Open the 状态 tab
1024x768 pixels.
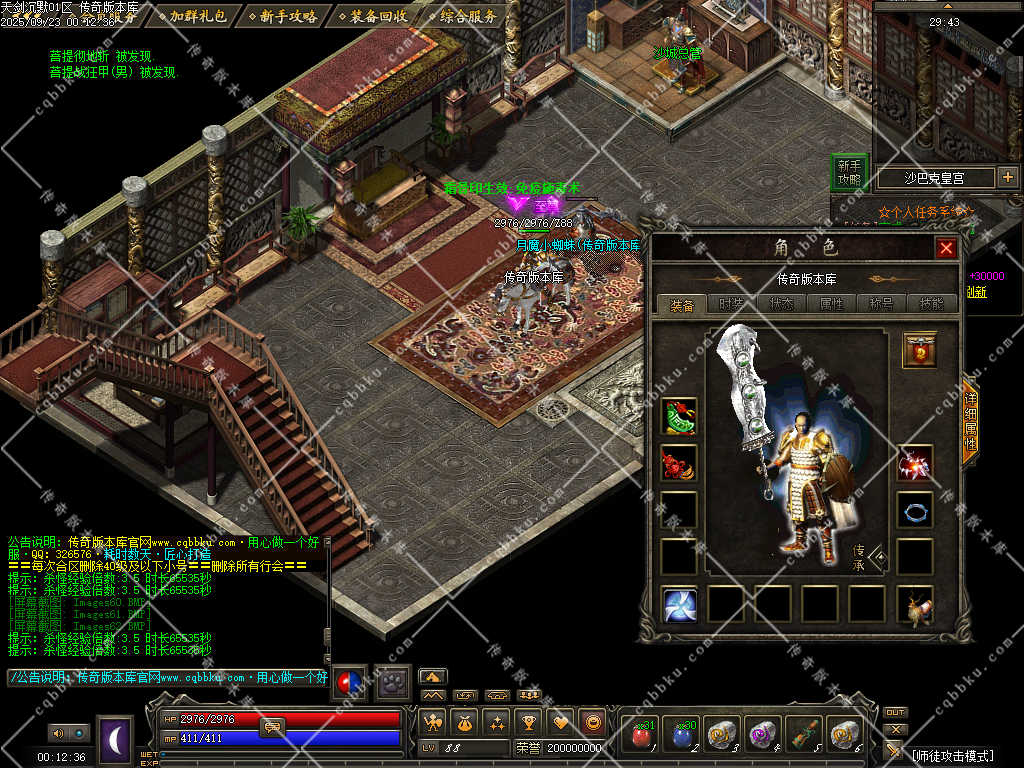tap(781, 304)
